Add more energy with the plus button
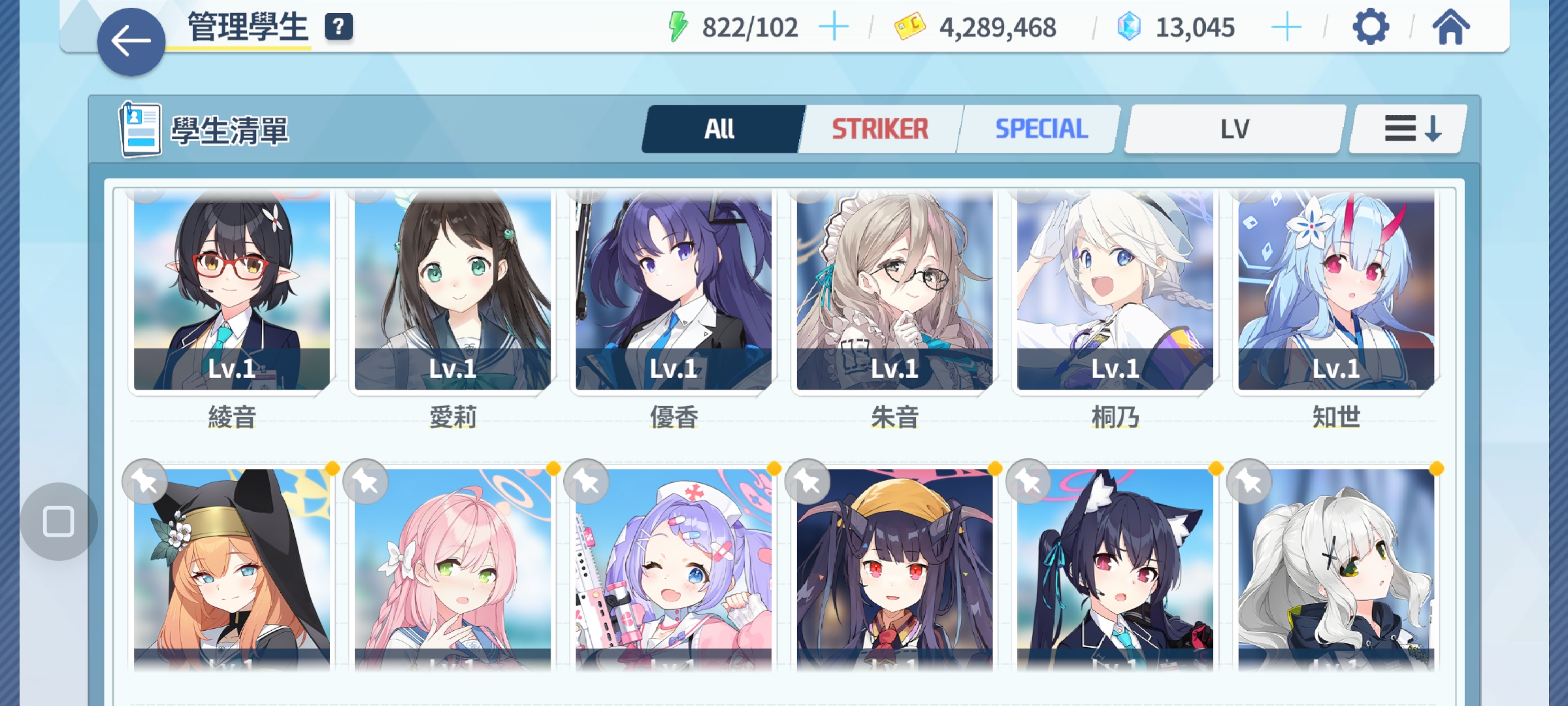Image resolution: width=1568 pixels, height=706 pixels. click(834, 27)
